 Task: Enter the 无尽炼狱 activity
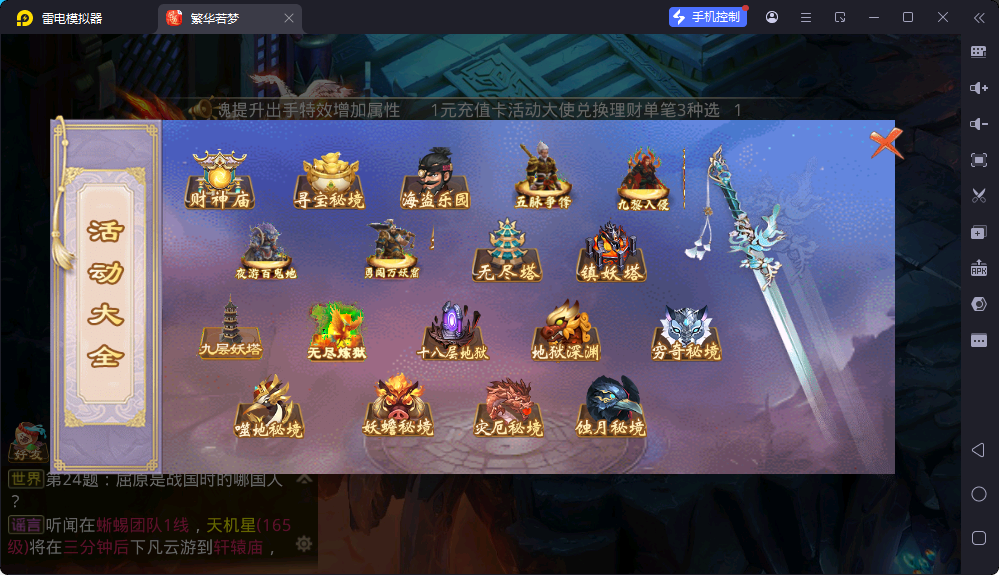pos(336,332)
